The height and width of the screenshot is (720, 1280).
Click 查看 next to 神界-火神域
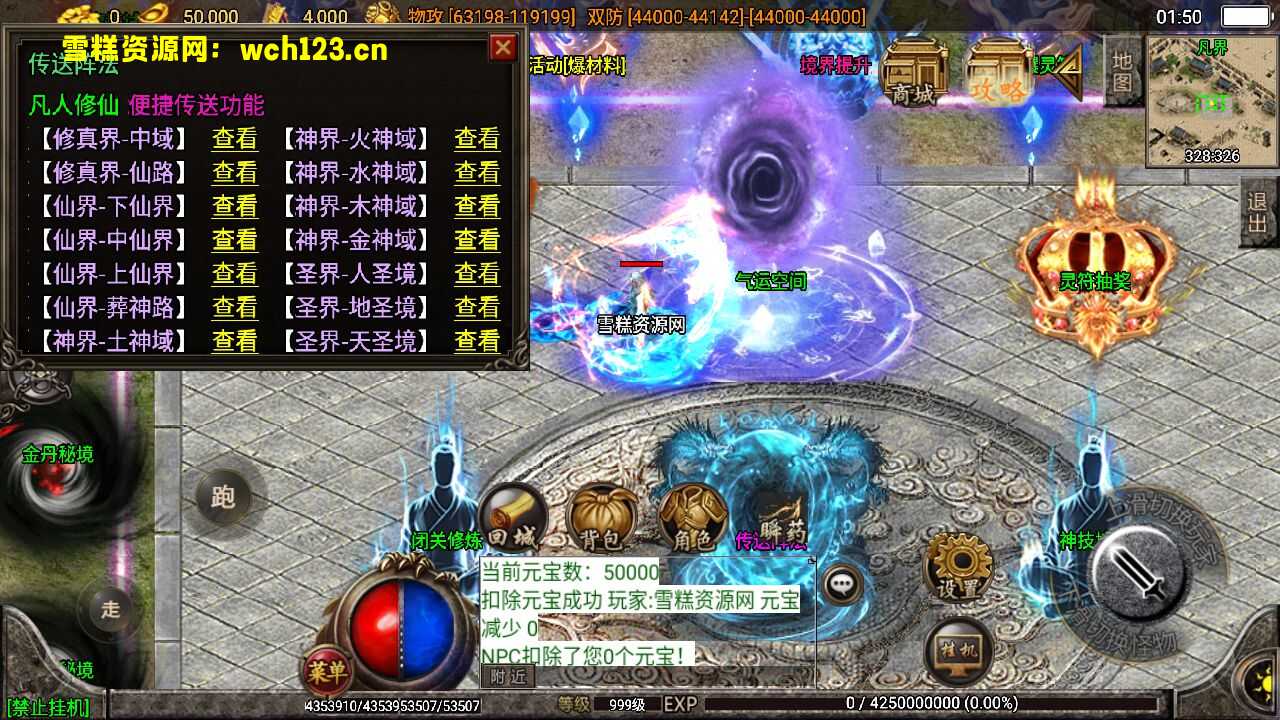(477, 139)
